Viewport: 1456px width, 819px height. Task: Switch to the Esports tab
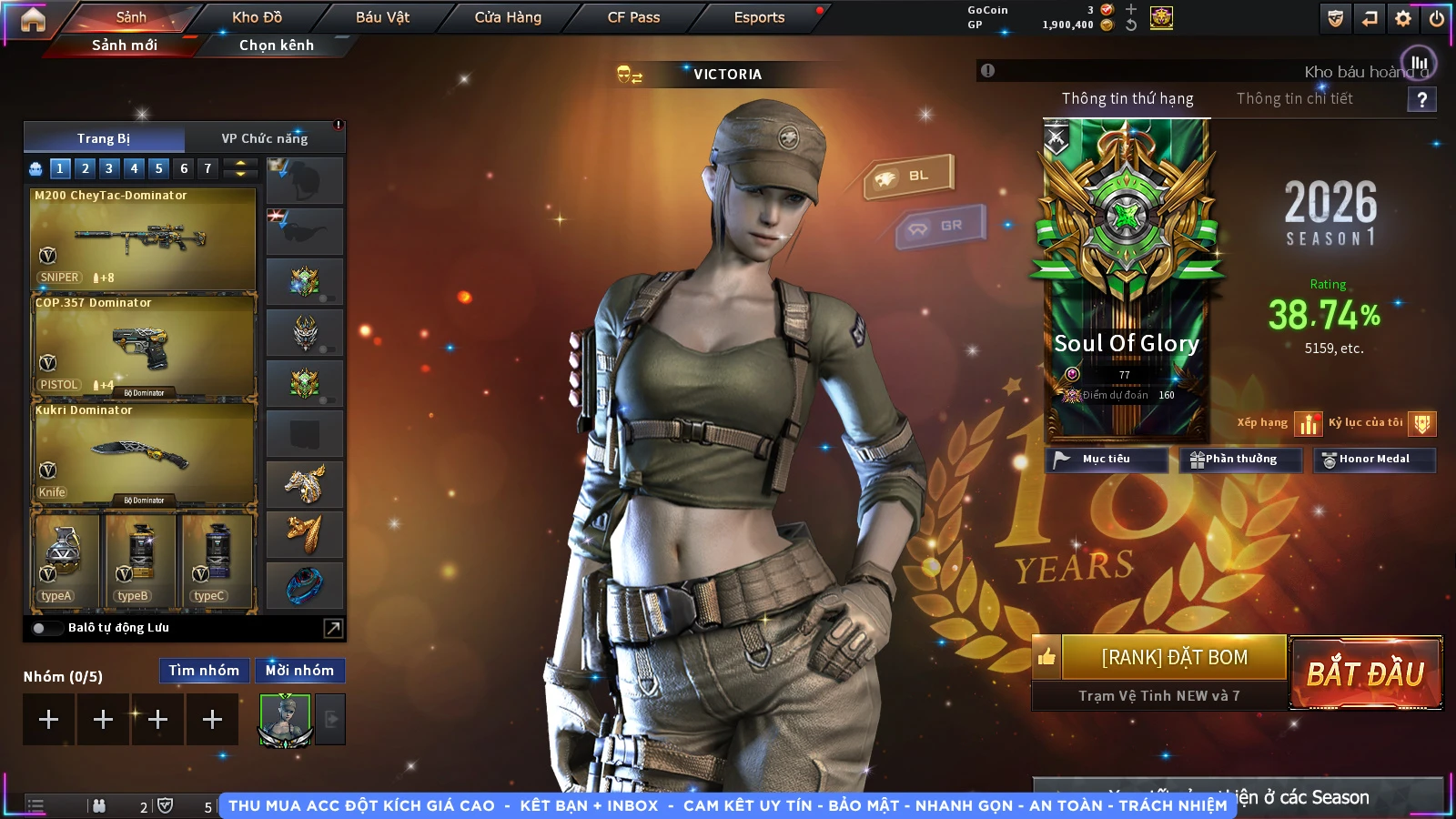point(759,17)
